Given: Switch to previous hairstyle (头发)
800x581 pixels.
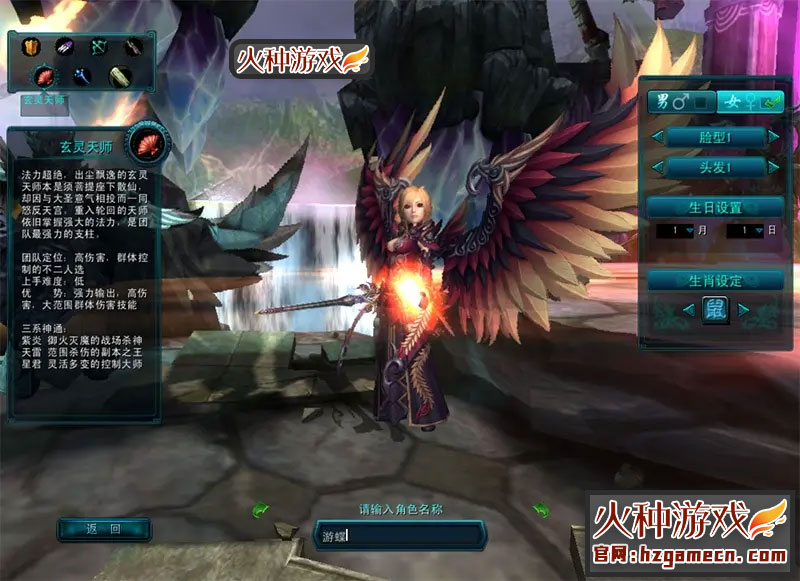Looking at the screenshot, I should tap(657, 167).
